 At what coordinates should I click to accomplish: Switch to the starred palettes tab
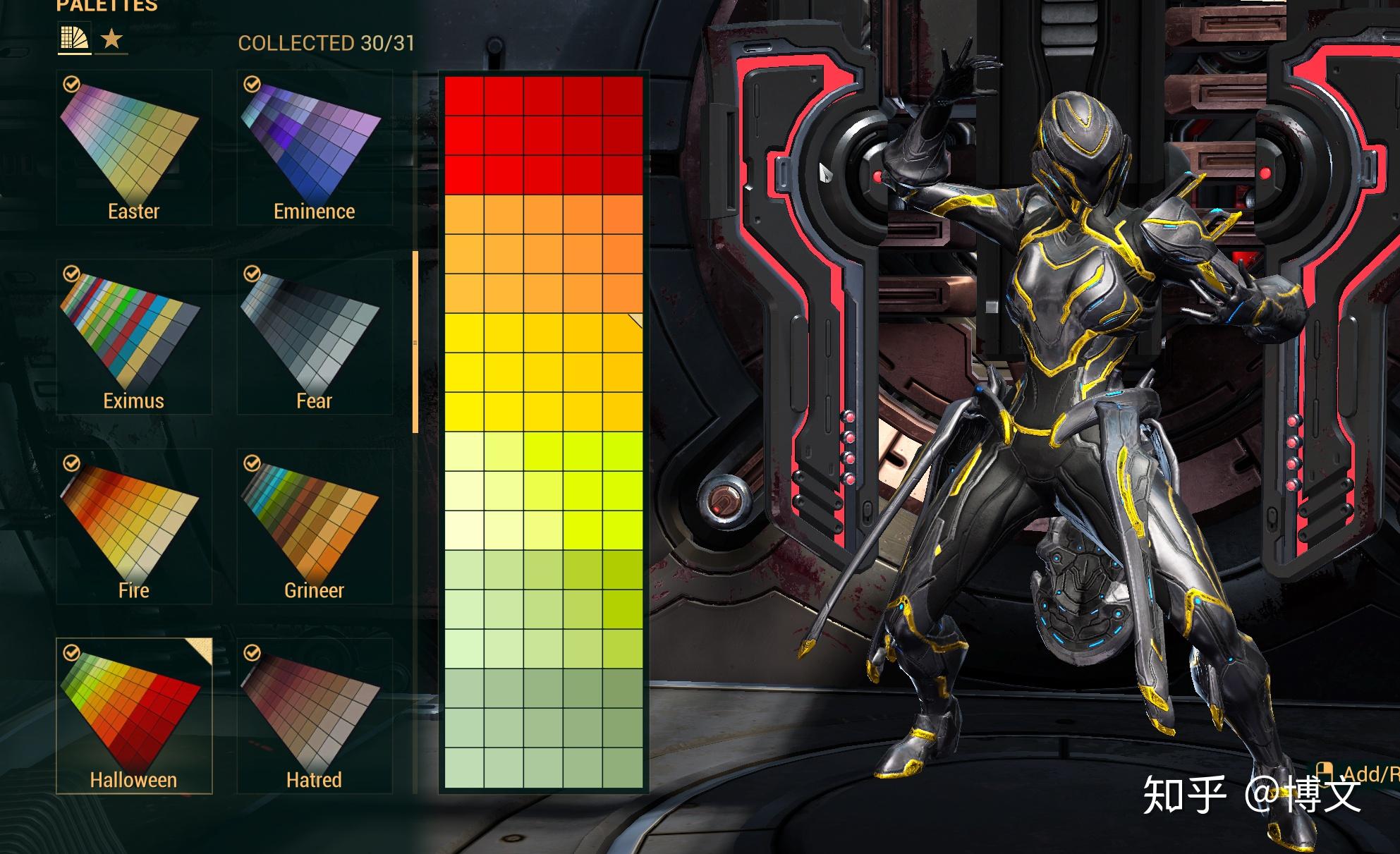tap(111, 39)
